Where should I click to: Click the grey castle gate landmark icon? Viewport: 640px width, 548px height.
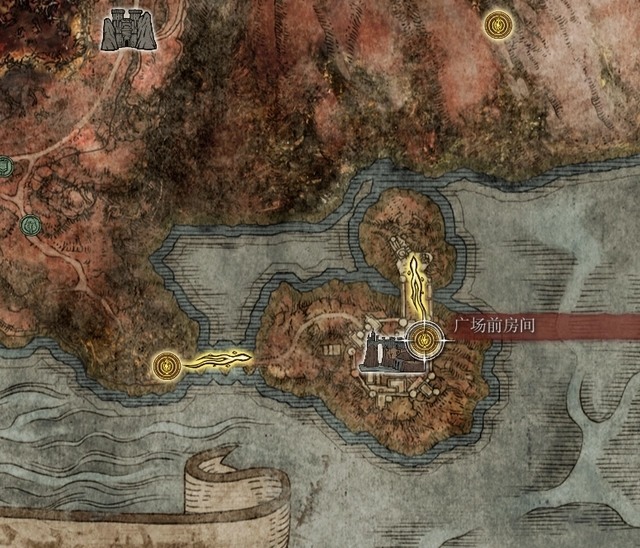pyautogui.click(x=128, y=29)
